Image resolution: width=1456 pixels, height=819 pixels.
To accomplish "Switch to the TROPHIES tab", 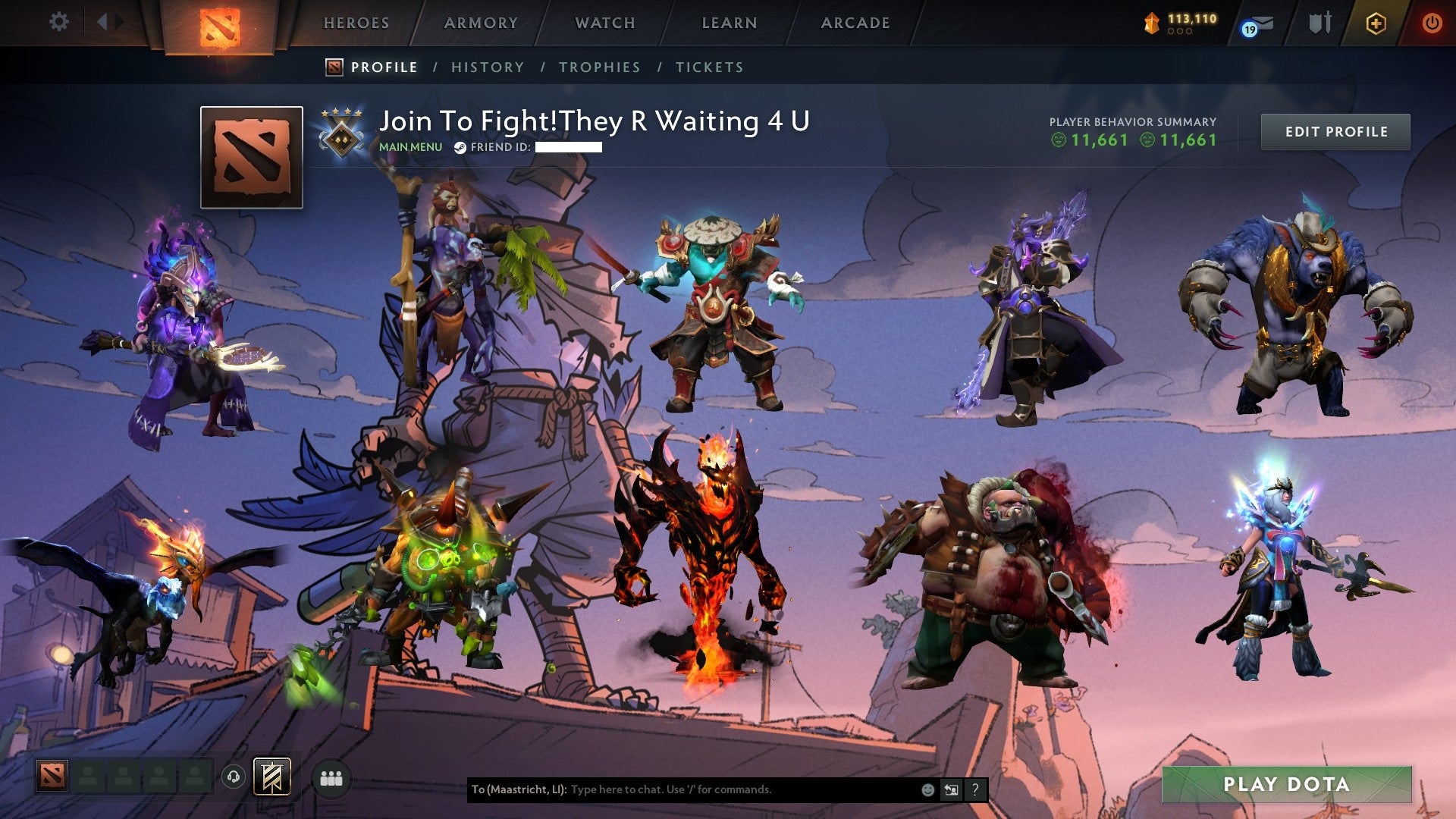I will point(600,67).
